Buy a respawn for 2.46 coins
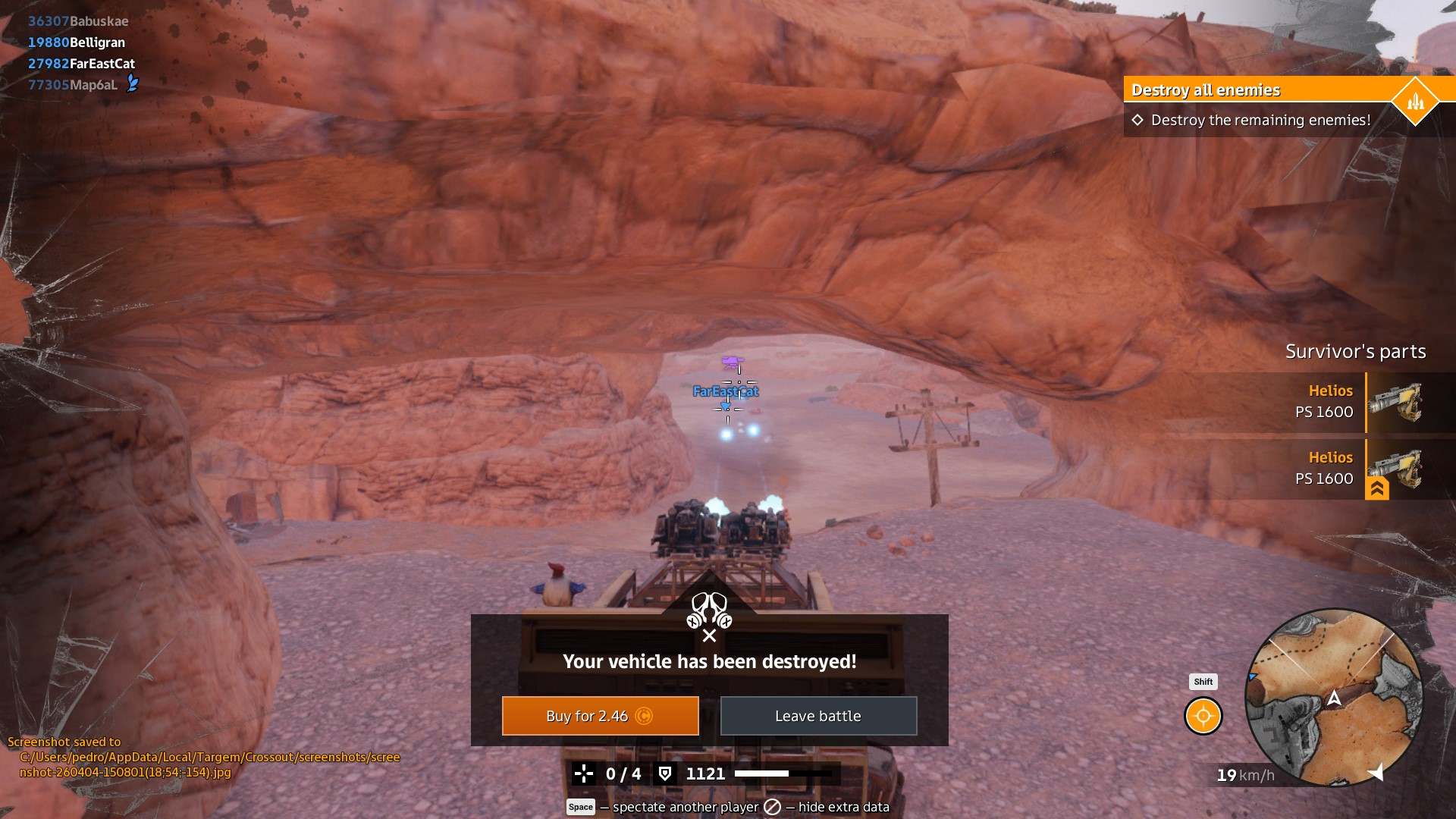Viewport: 1456px width, 819px height. (600, 716)
